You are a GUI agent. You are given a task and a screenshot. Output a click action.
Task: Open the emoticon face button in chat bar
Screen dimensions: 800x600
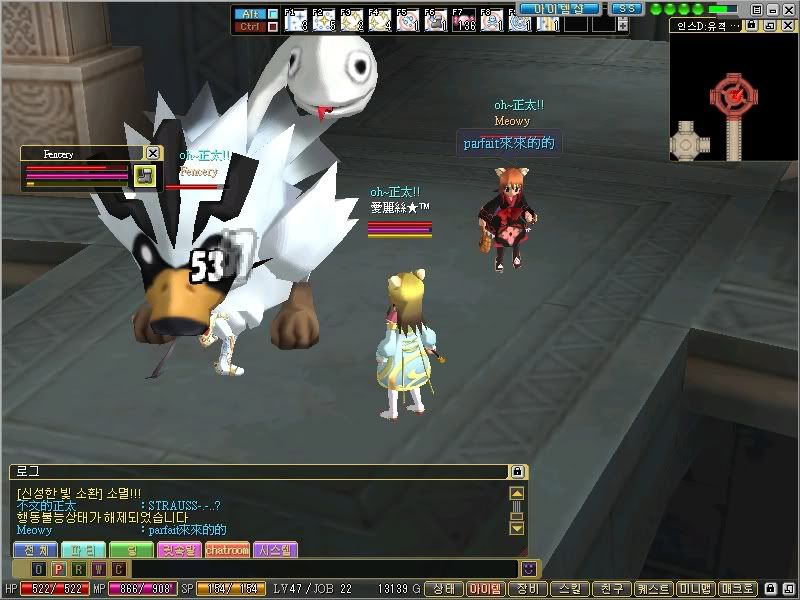[528, 569]
